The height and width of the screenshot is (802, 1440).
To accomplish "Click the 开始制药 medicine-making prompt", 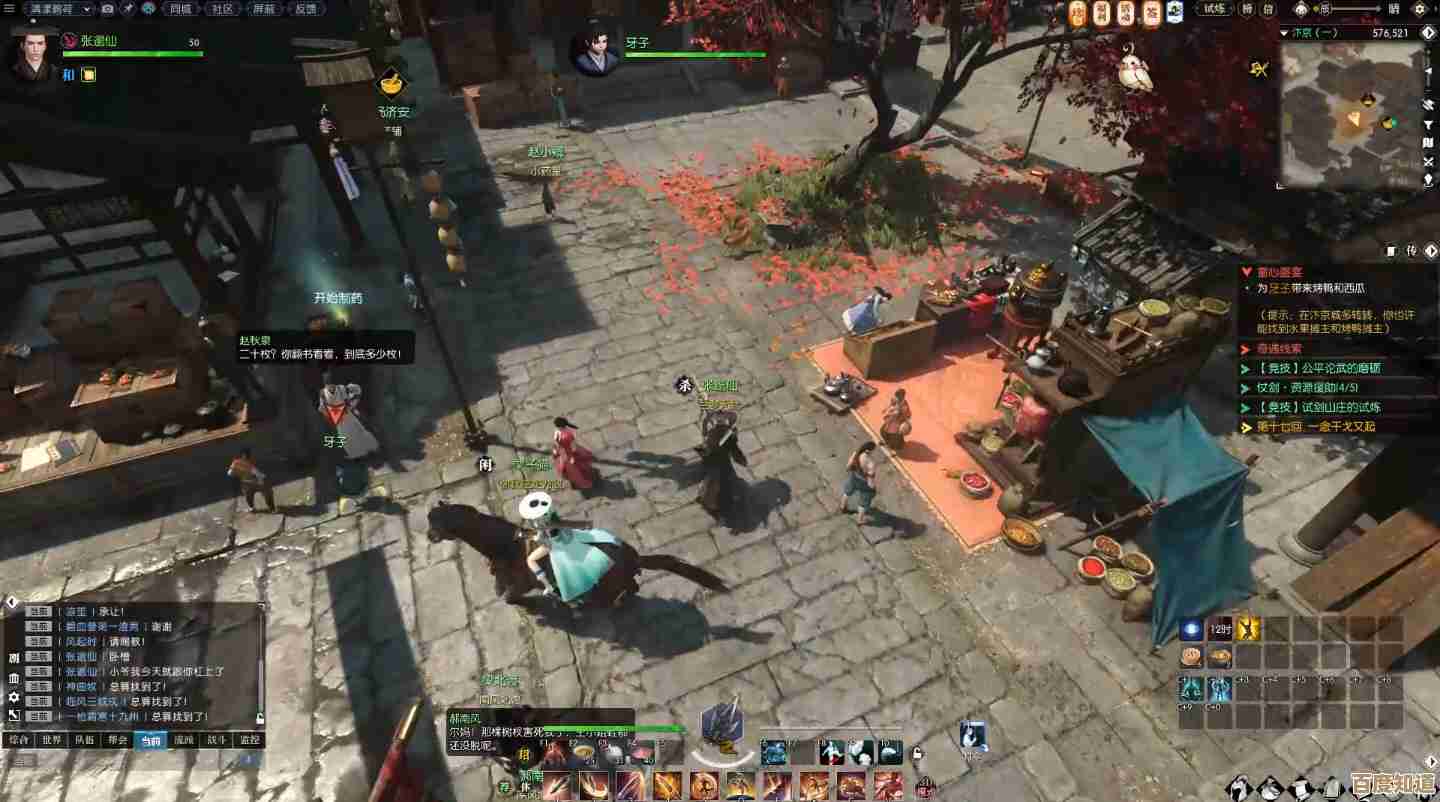I will click(338, 298).
